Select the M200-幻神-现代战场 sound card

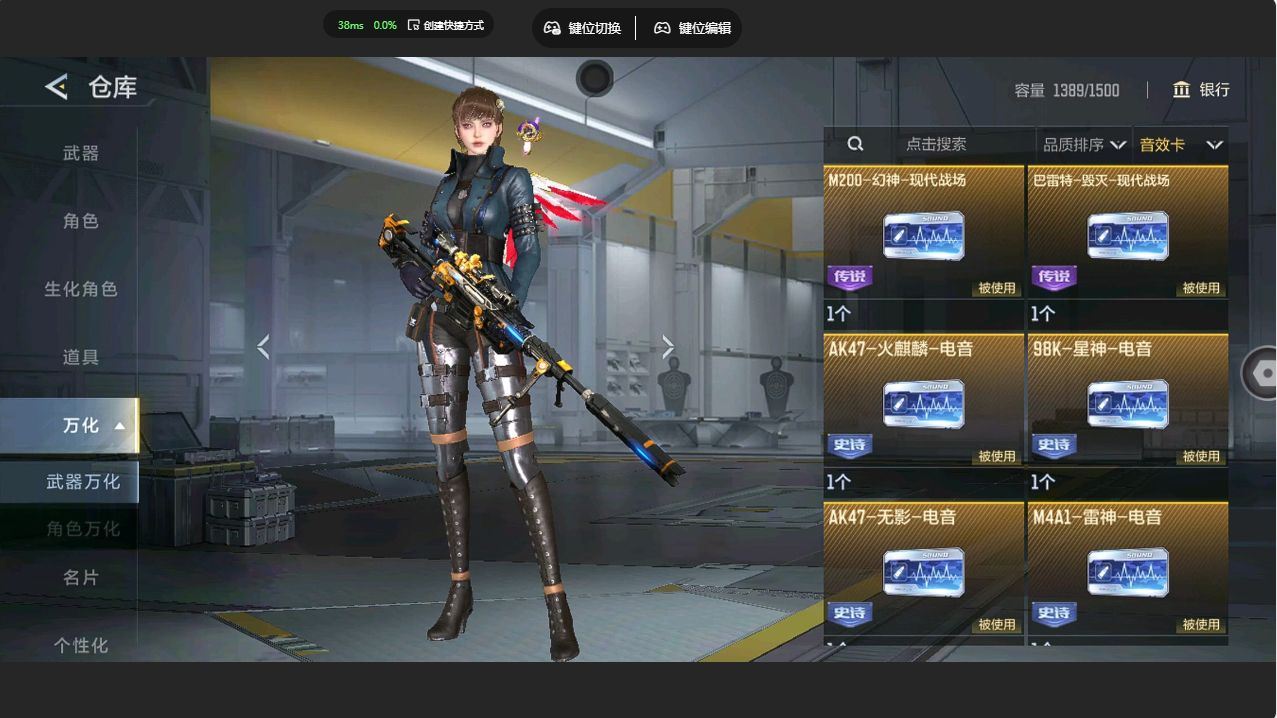923,236
